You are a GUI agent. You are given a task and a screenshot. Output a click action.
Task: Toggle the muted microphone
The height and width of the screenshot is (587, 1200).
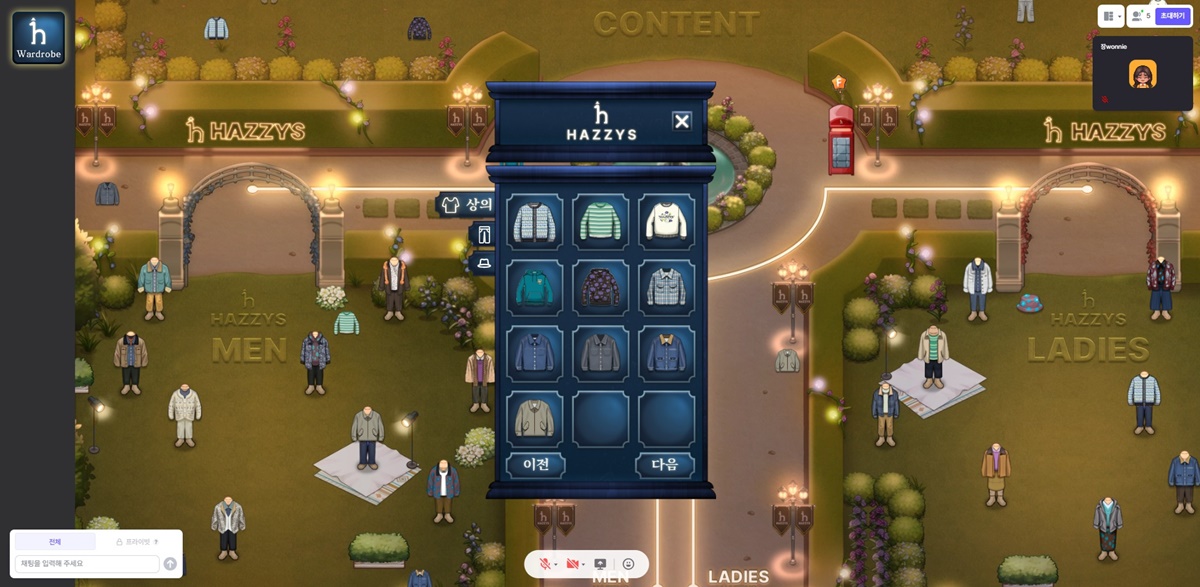[x=546, y=564]
